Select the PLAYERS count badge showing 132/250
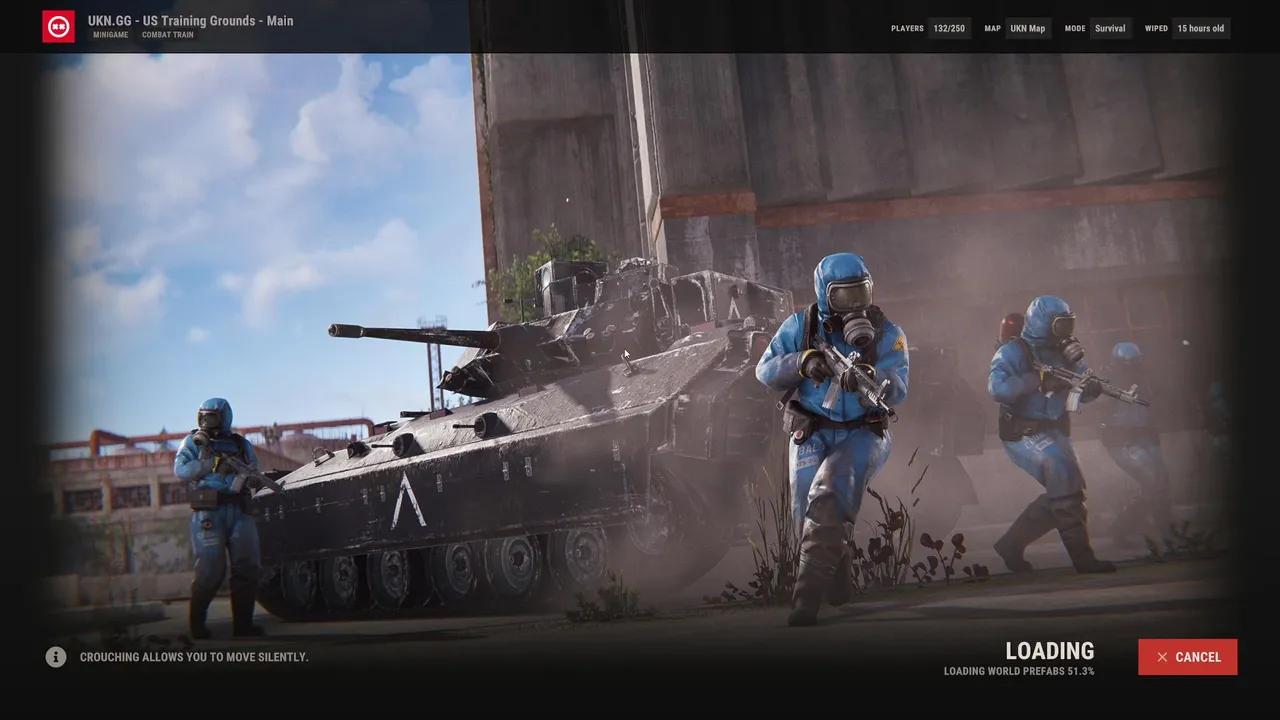 pyautogui.click(x=948, y=28)
